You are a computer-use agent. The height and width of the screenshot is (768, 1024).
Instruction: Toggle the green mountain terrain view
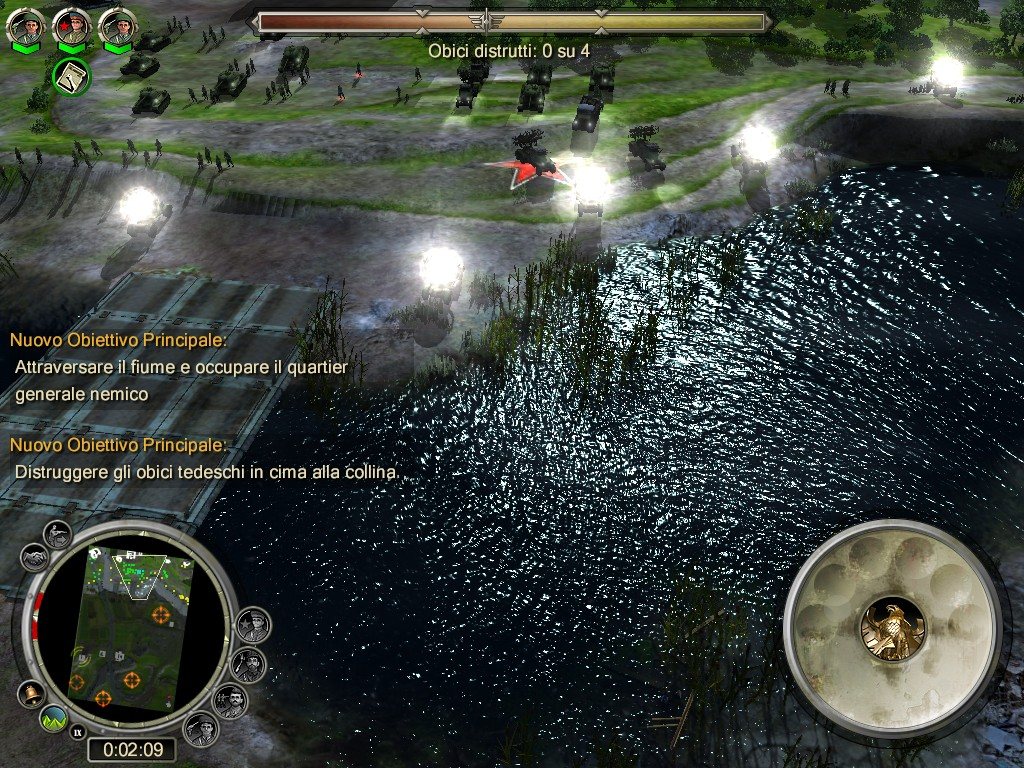point(54,717)
